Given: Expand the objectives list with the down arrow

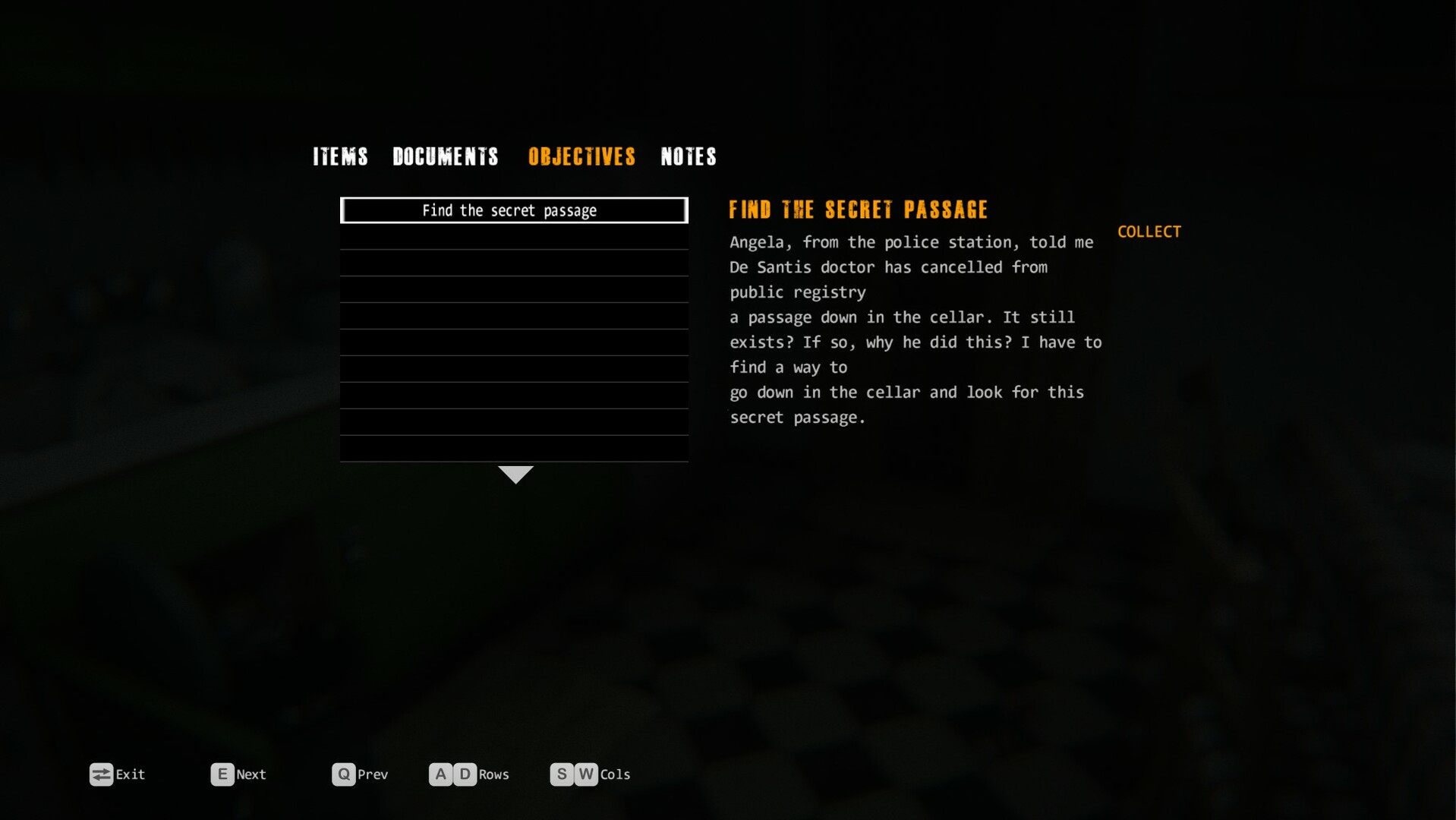Looking at the screenshot, I should coord(515,474).
